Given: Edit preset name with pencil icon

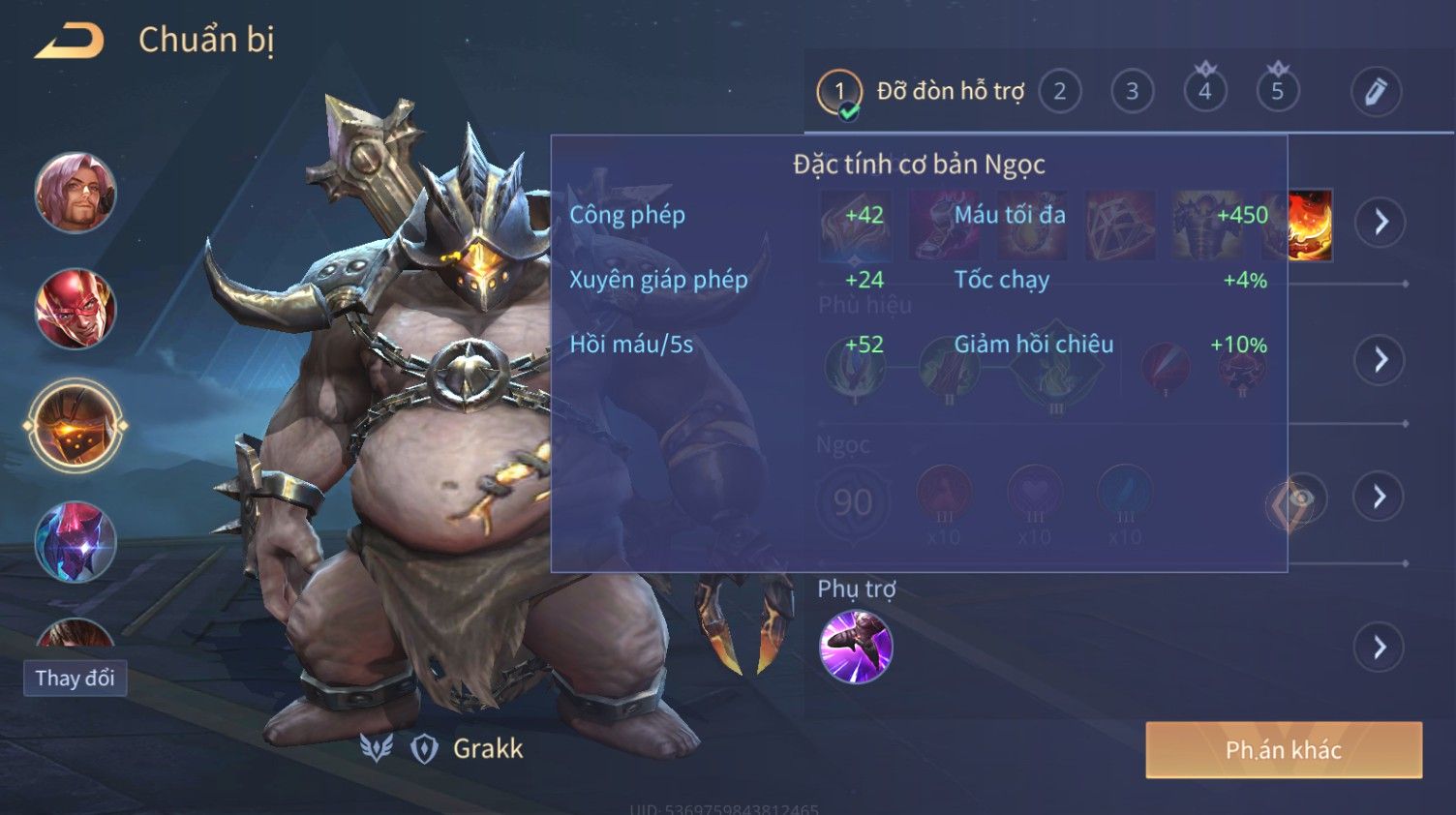Looking at the screenshot, I should (1376, 92).
